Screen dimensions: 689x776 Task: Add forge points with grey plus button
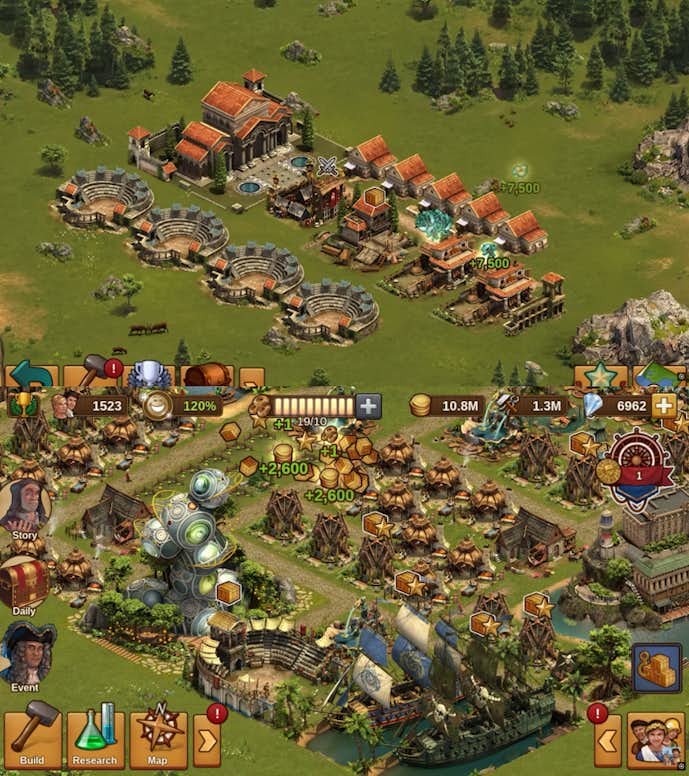click(x=369, y=406)
